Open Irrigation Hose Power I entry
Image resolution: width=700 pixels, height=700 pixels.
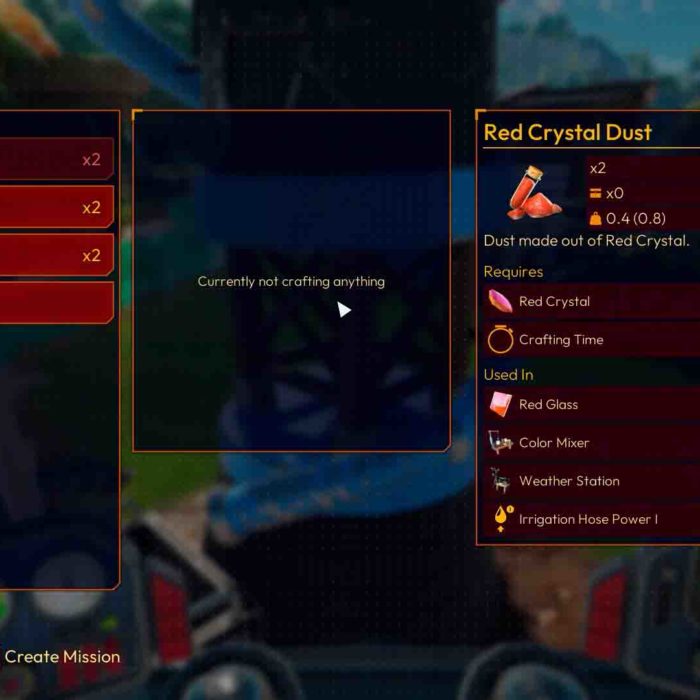(x=590, y=520)
